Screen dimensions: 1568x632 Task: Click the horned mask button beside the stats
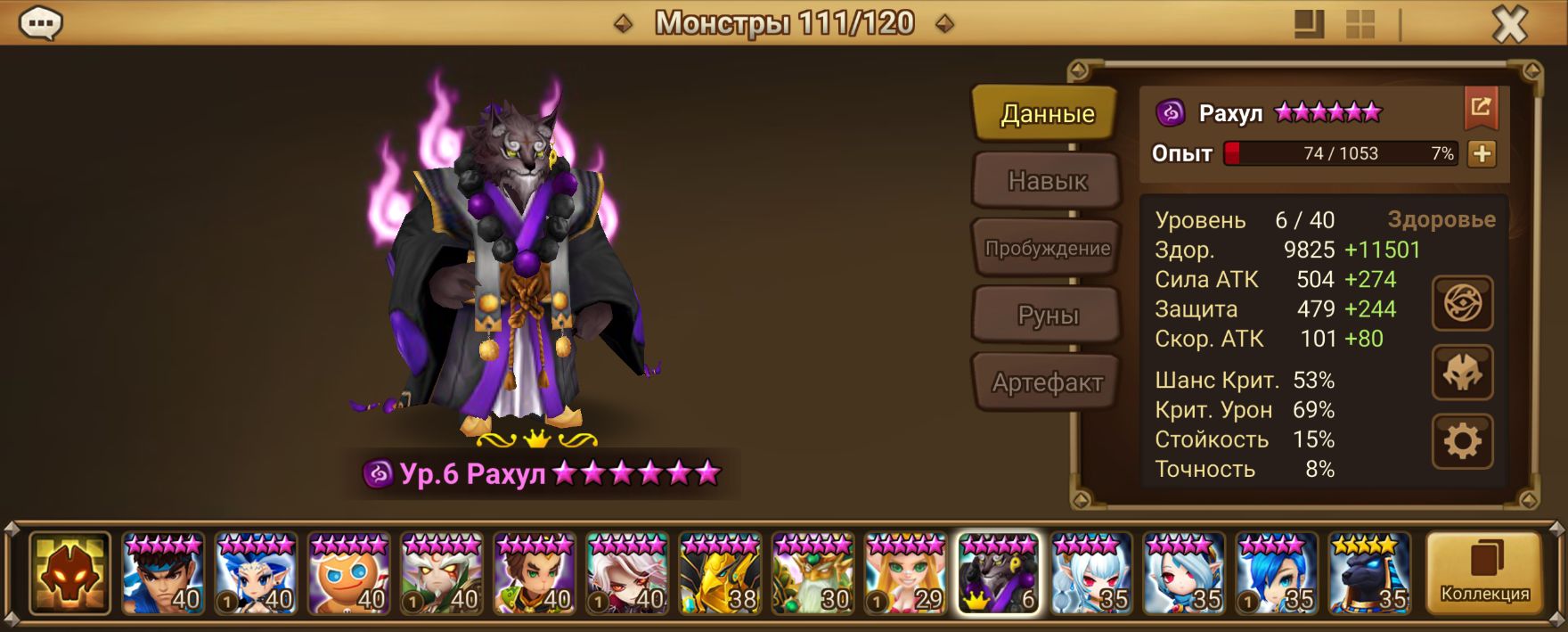[x=1462, y=373]
